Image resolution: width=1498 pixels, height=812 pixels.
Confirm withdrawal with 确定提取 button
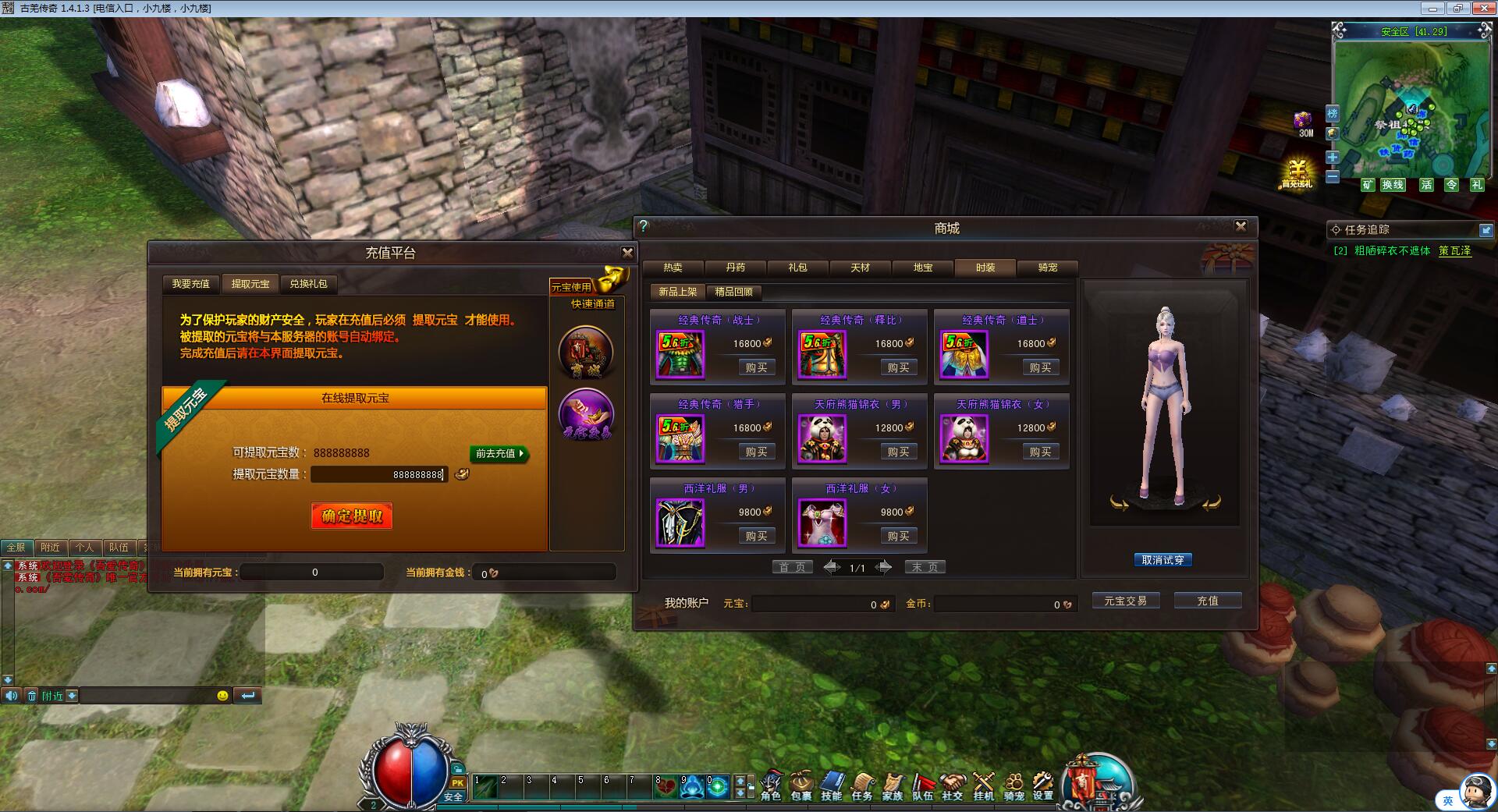pyautogui.click(x=352, y=516)
